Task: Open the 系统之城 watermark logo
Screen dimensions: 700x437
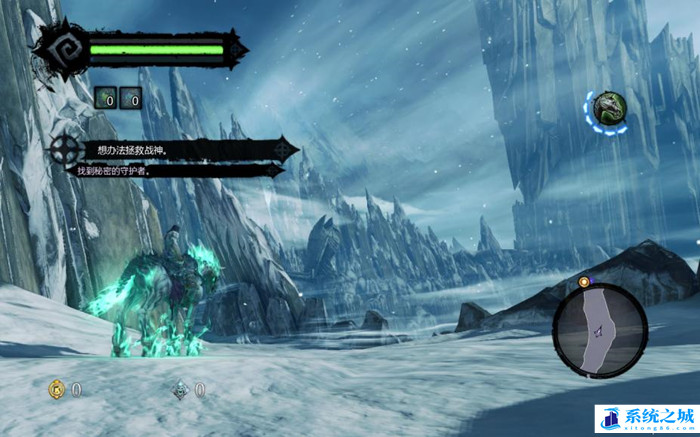Action: (645, 418)
